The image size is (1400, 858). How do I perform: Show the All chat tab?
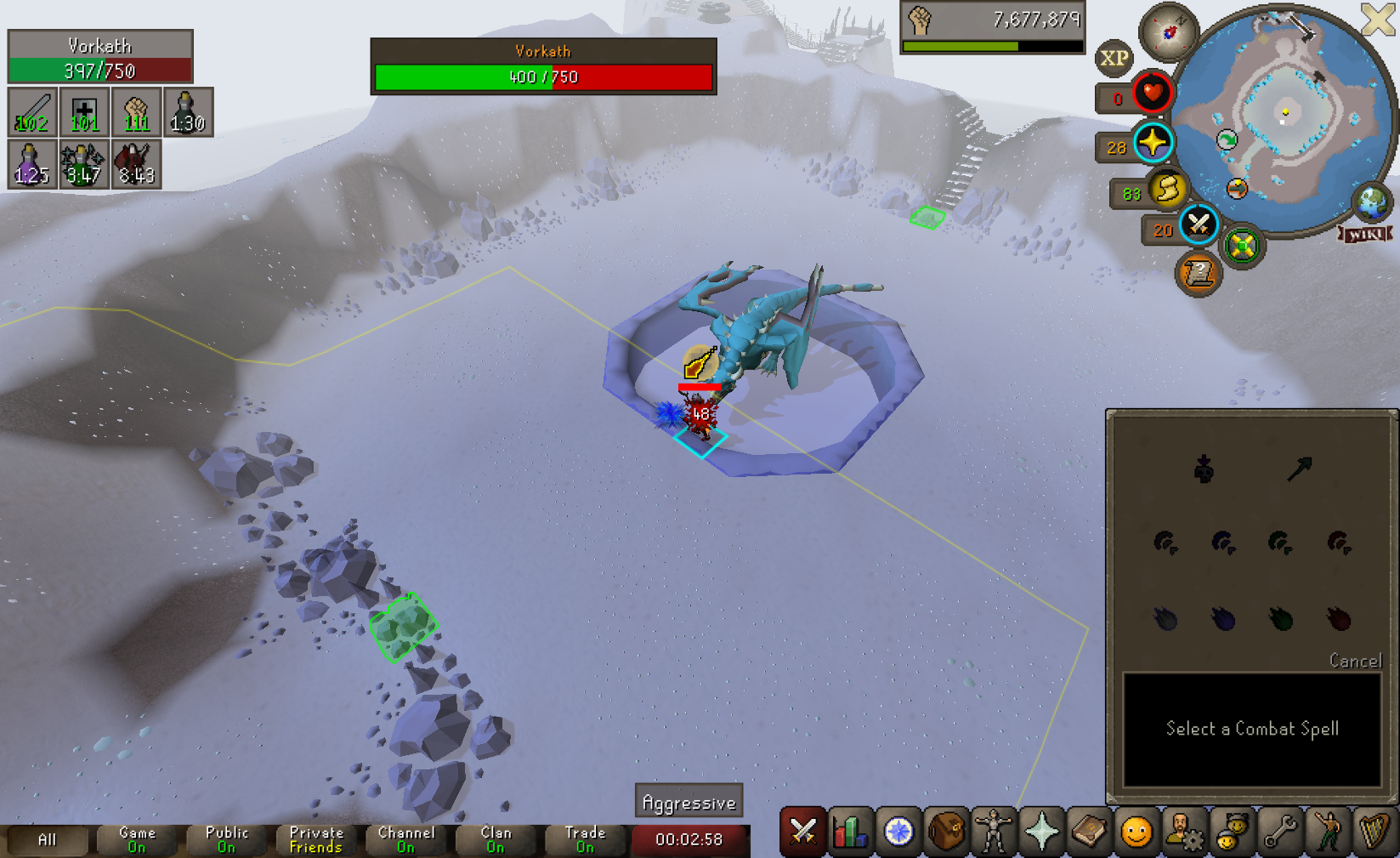click(x=47, y=839)
